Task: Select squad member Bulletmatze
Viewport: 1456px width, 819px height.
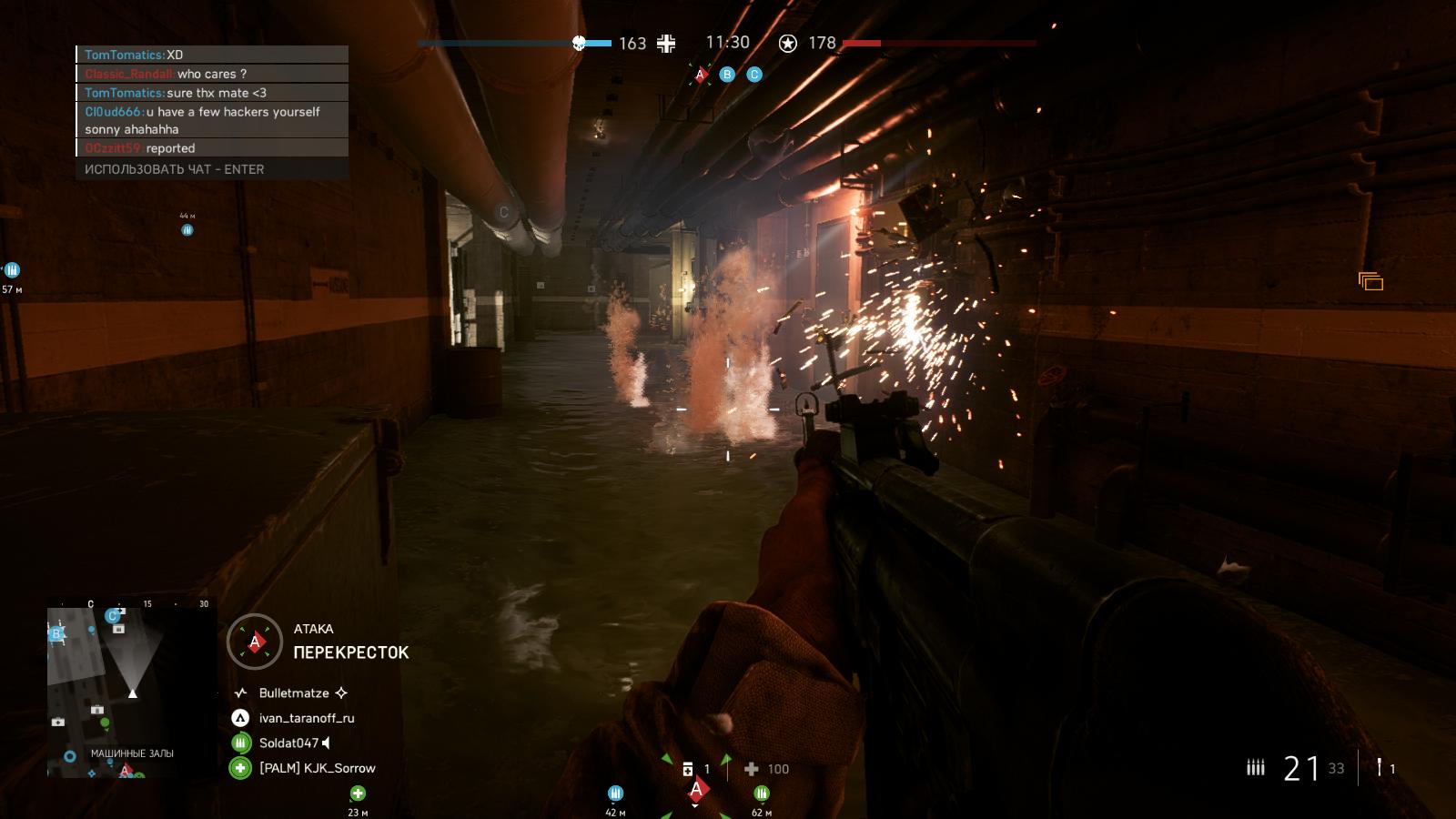Action: pyautogui.click(x=293, y=693)
